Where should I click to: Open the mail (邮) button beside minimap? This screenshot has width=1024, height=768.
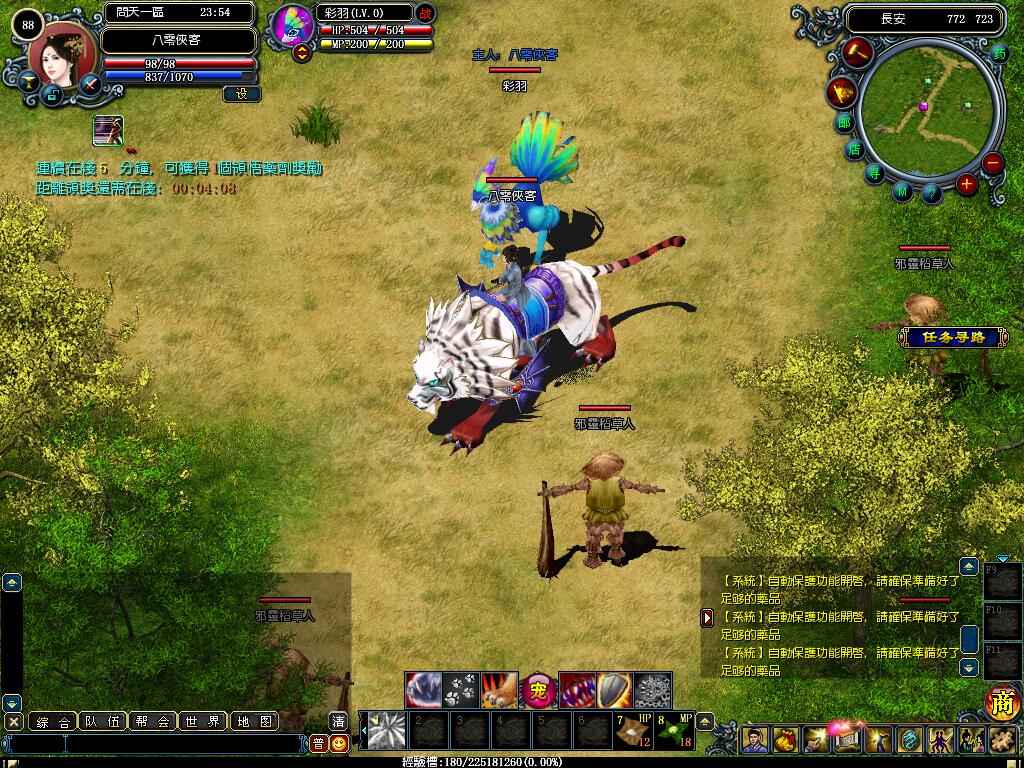[x=843, y=123]
